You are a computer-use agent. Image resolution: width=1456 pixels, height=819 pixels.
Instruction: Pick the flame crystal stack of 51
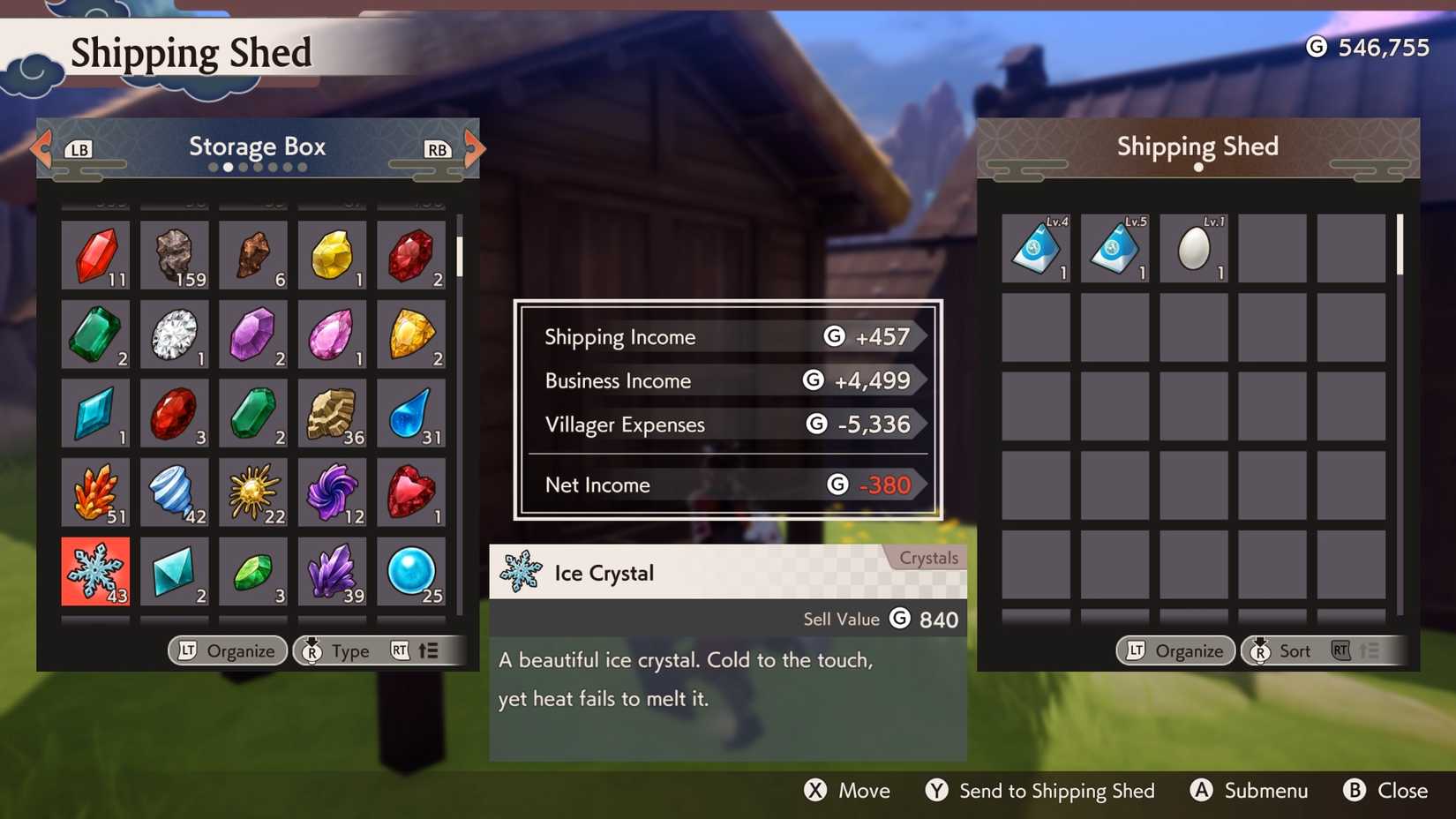pos(95,493)
